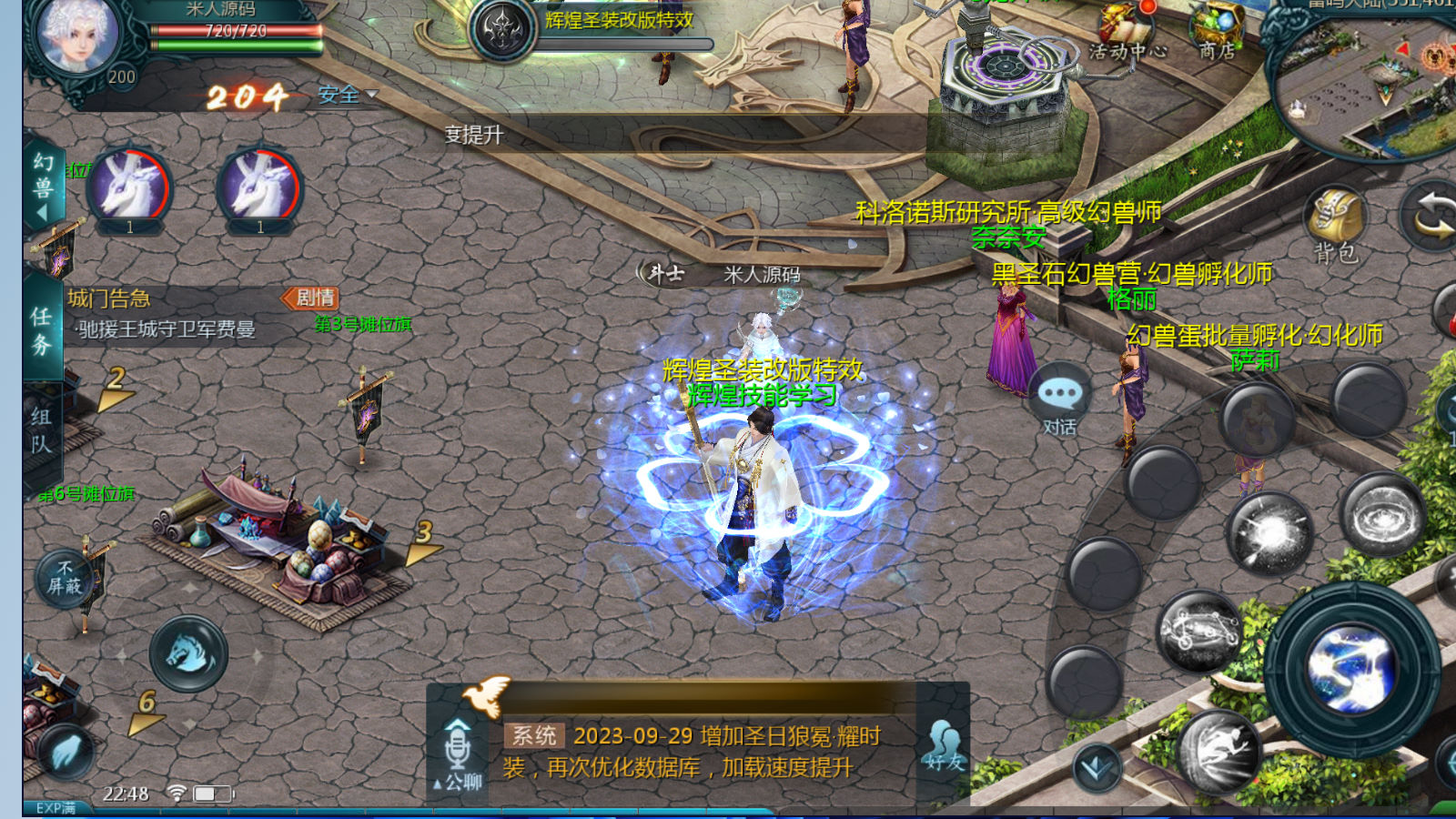Screen dimensions: 1456x819
Task: Open the 活动中心 activity center
Action: point(1127,35)
